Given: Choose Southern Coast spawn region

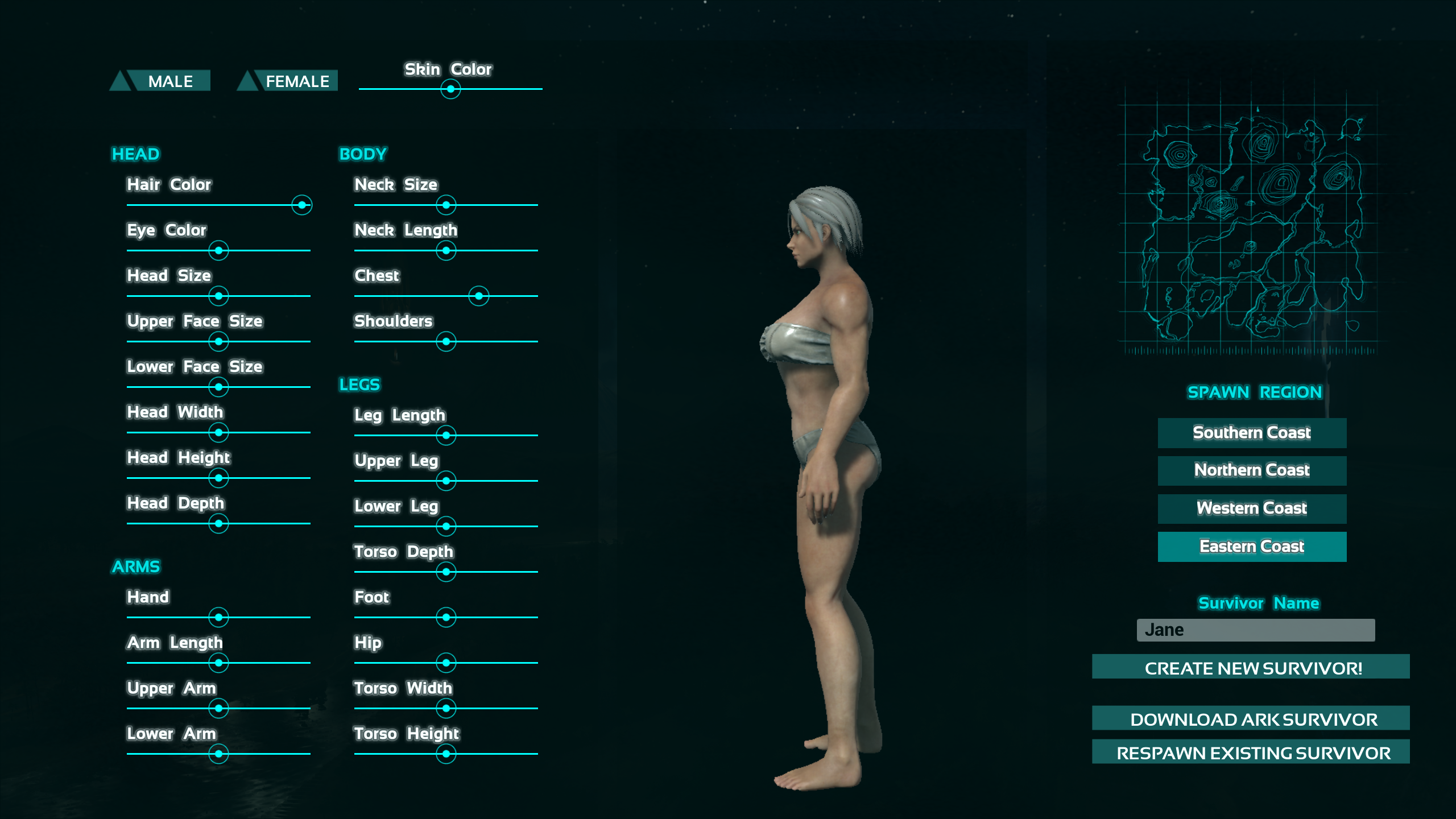Looking at the screenshot, I should click(1252, 433).
